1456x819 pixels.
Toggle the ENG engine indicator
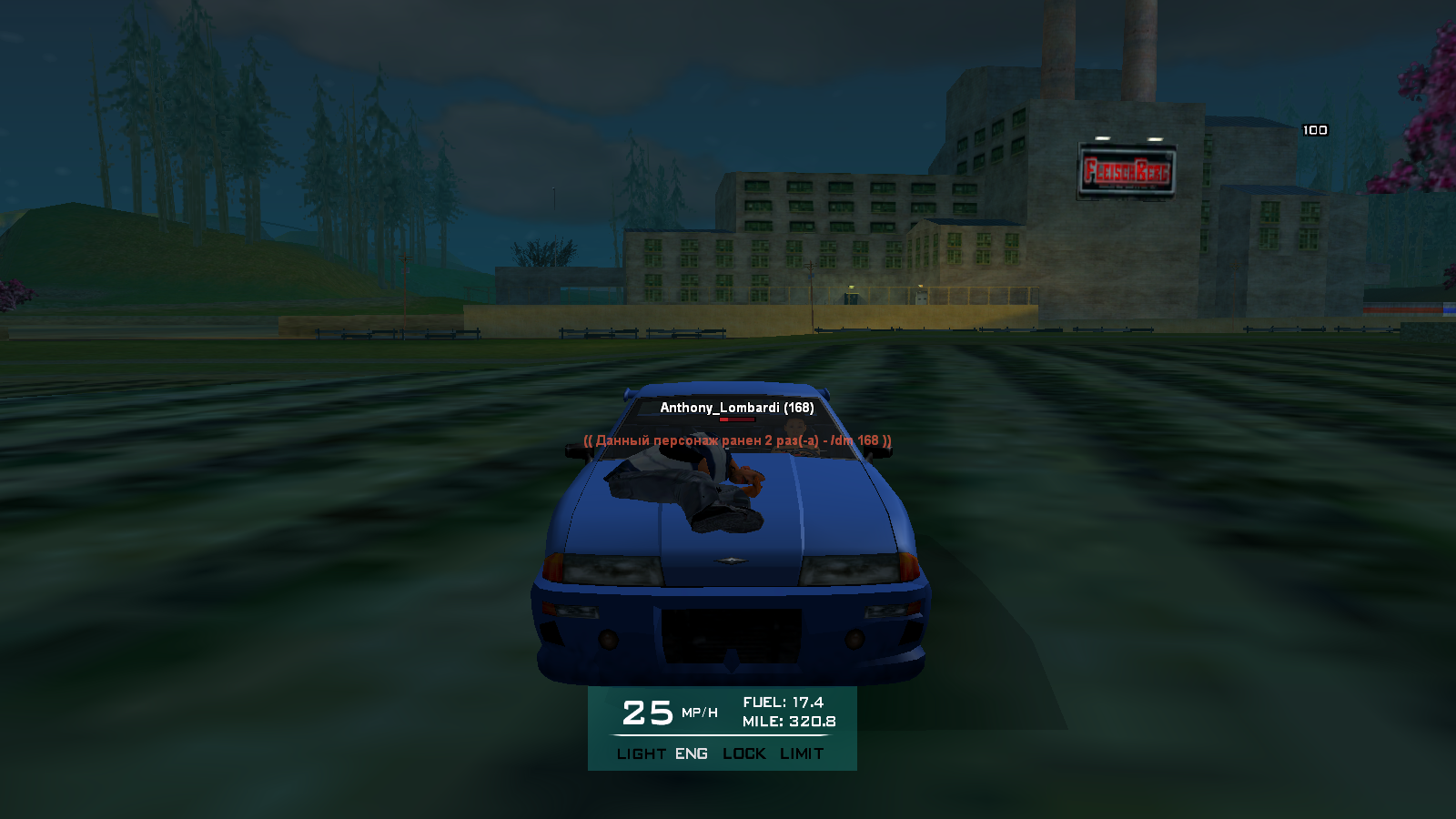tap(692, 753)
